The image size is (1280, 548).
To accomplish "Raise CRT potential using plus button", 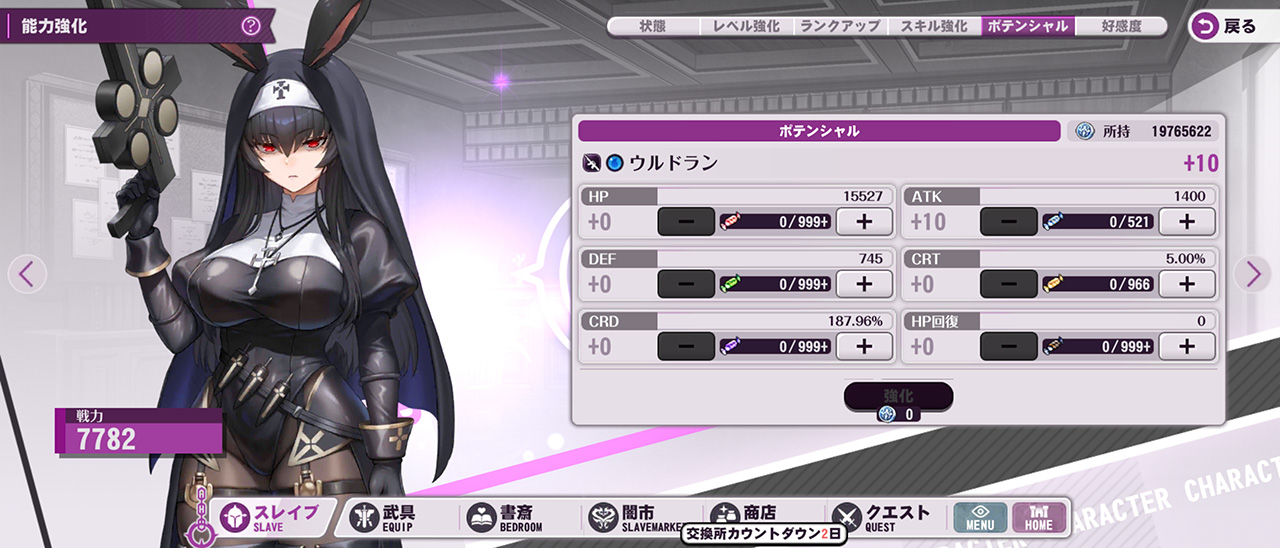I will point(1186,284).
